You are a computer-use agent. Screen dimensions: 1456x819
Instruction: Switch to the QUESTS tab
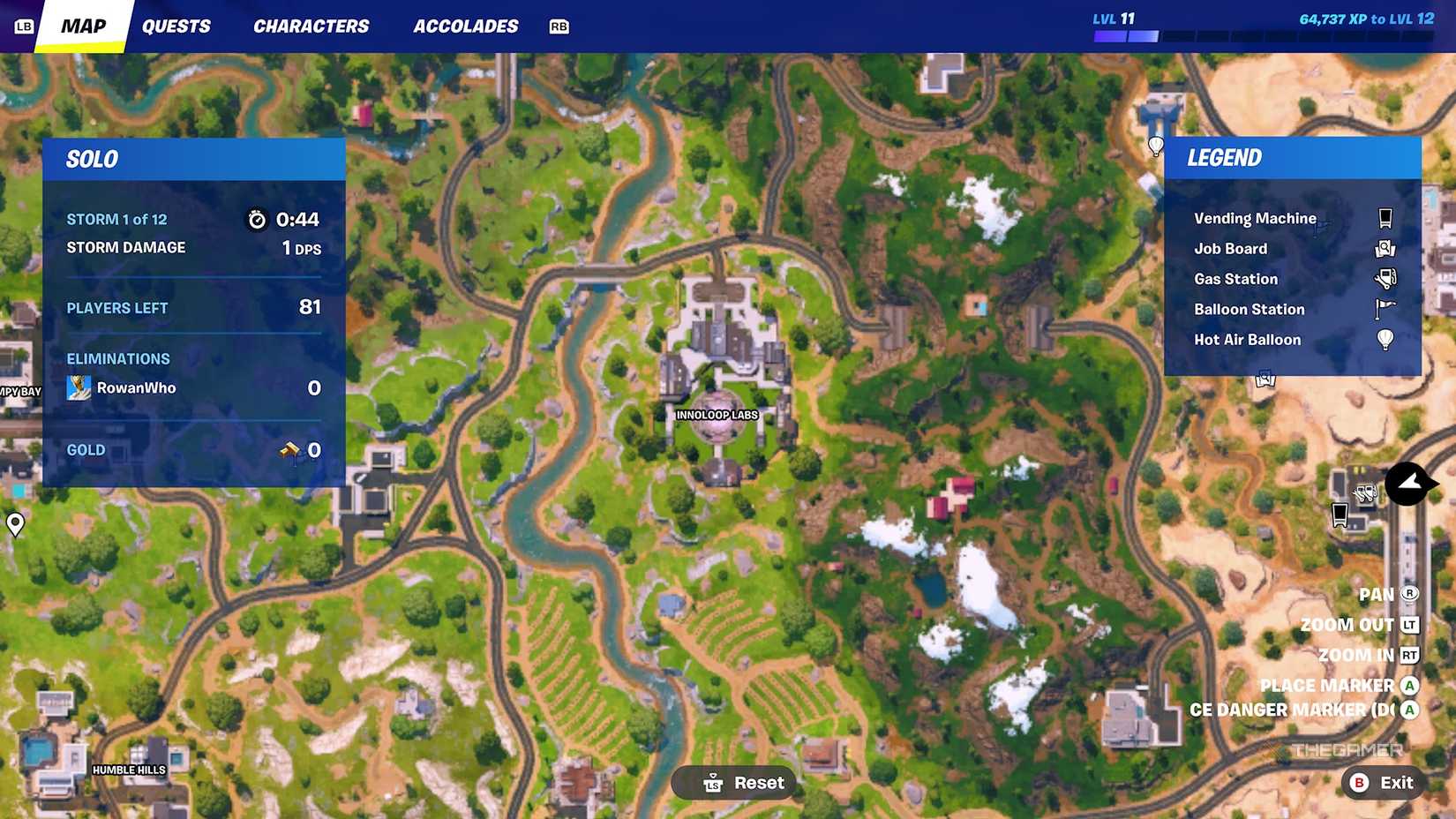(176, 26)
